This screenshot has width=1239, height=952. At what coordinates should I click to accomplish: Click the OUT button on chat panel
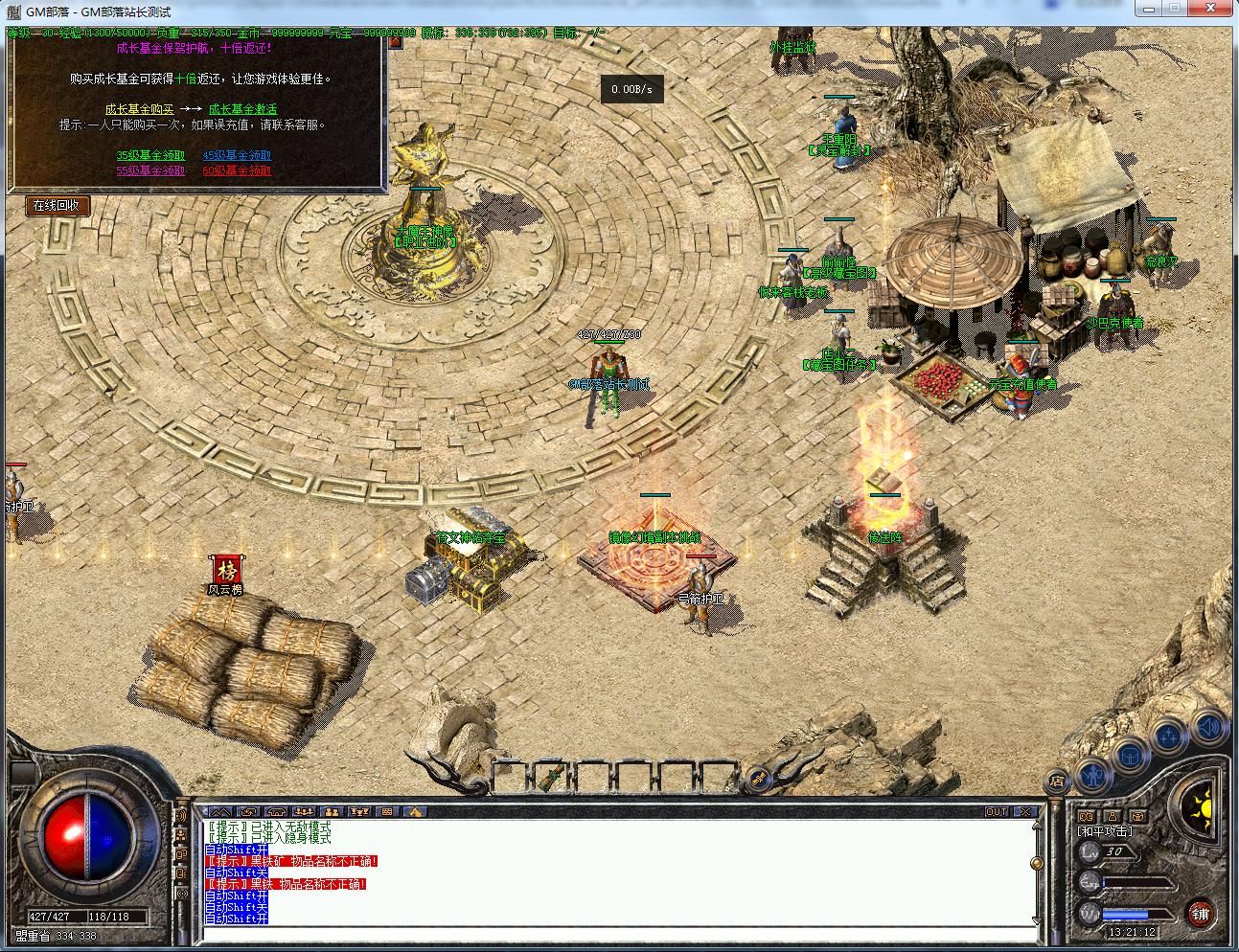[x=997, y=812]
